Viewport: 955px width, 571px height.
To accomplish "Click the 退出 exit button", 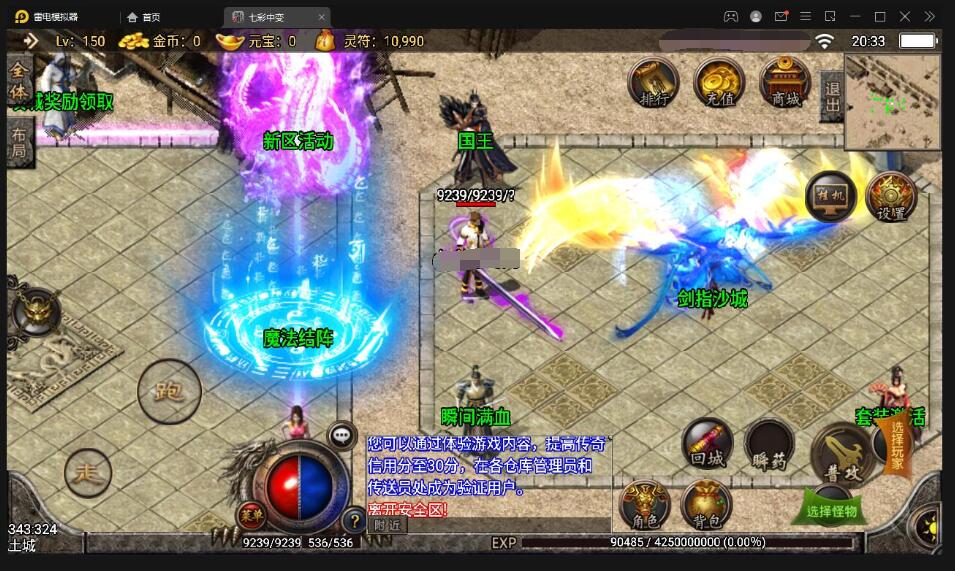I will [x=831, y=98].
